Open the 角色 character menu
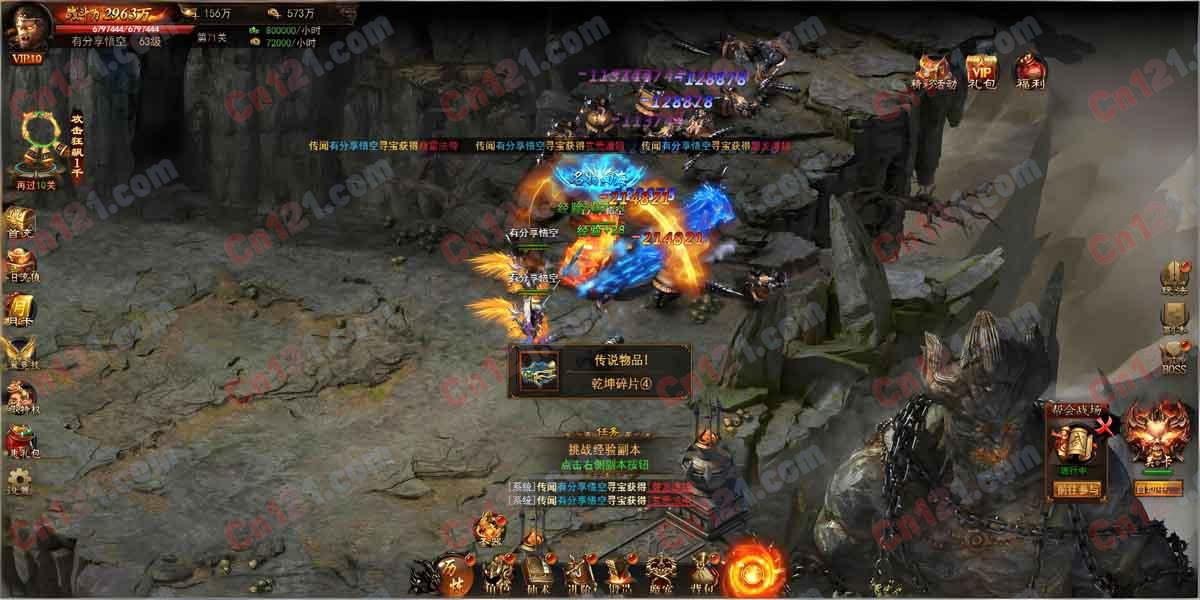 (498, 573)
